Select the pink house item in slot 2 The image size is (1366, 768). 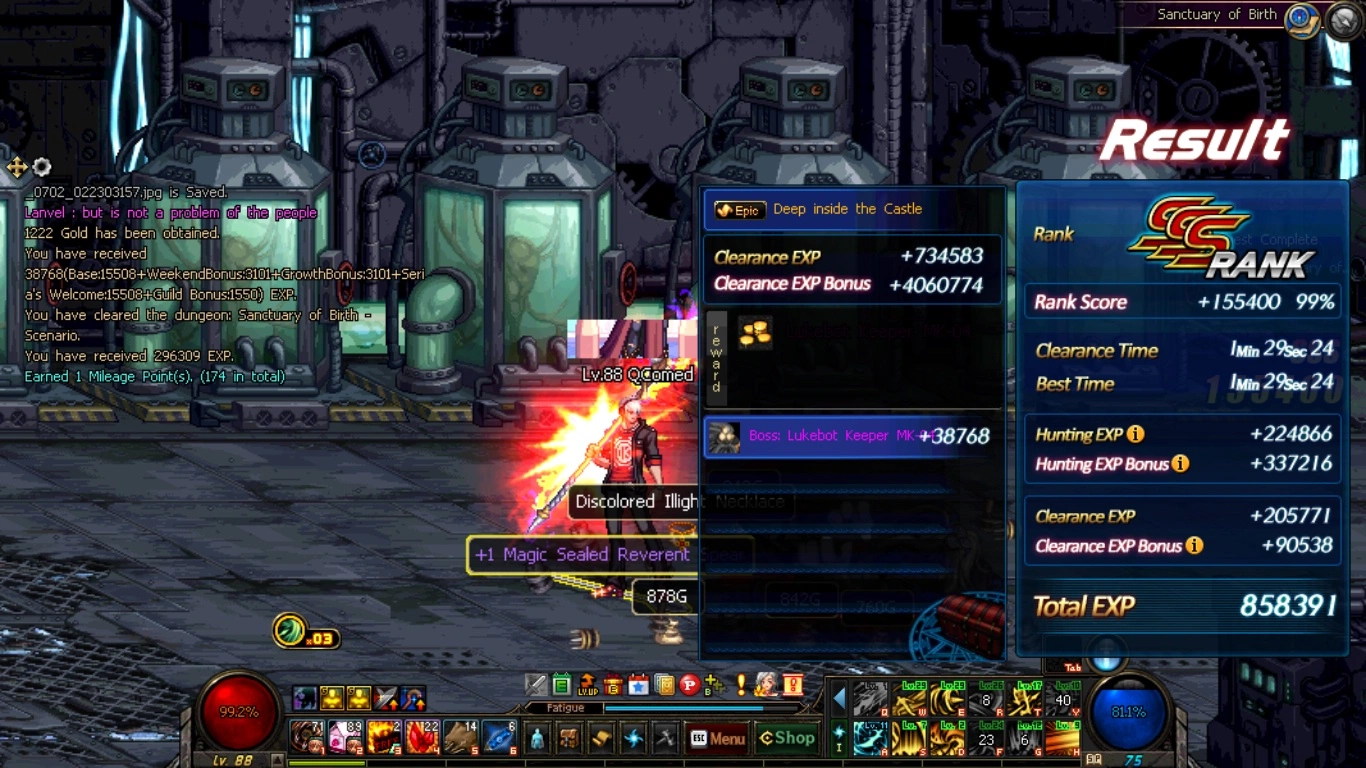coord(345,738)
